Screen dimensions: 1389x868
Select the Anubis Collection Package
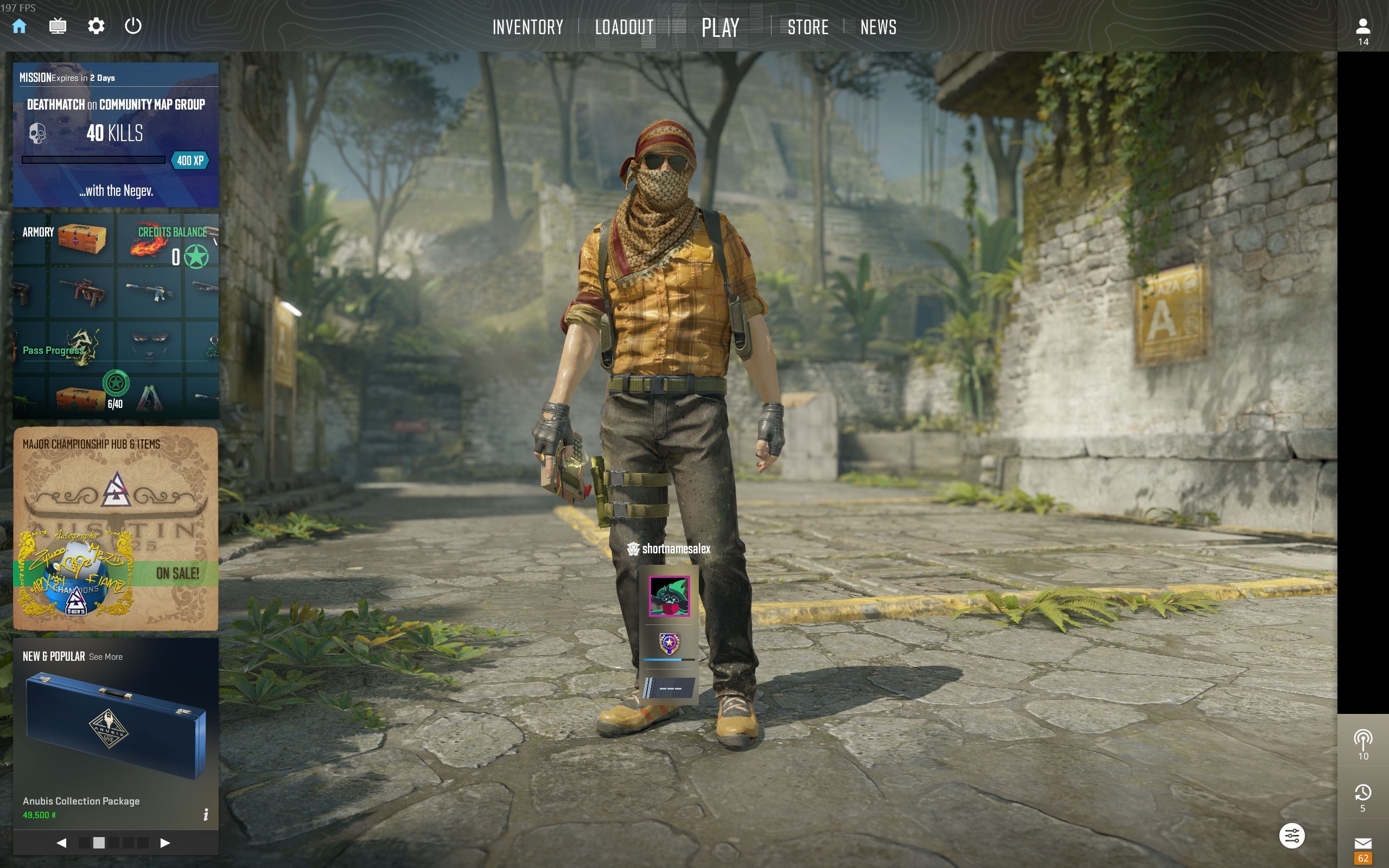click(116, 729)
